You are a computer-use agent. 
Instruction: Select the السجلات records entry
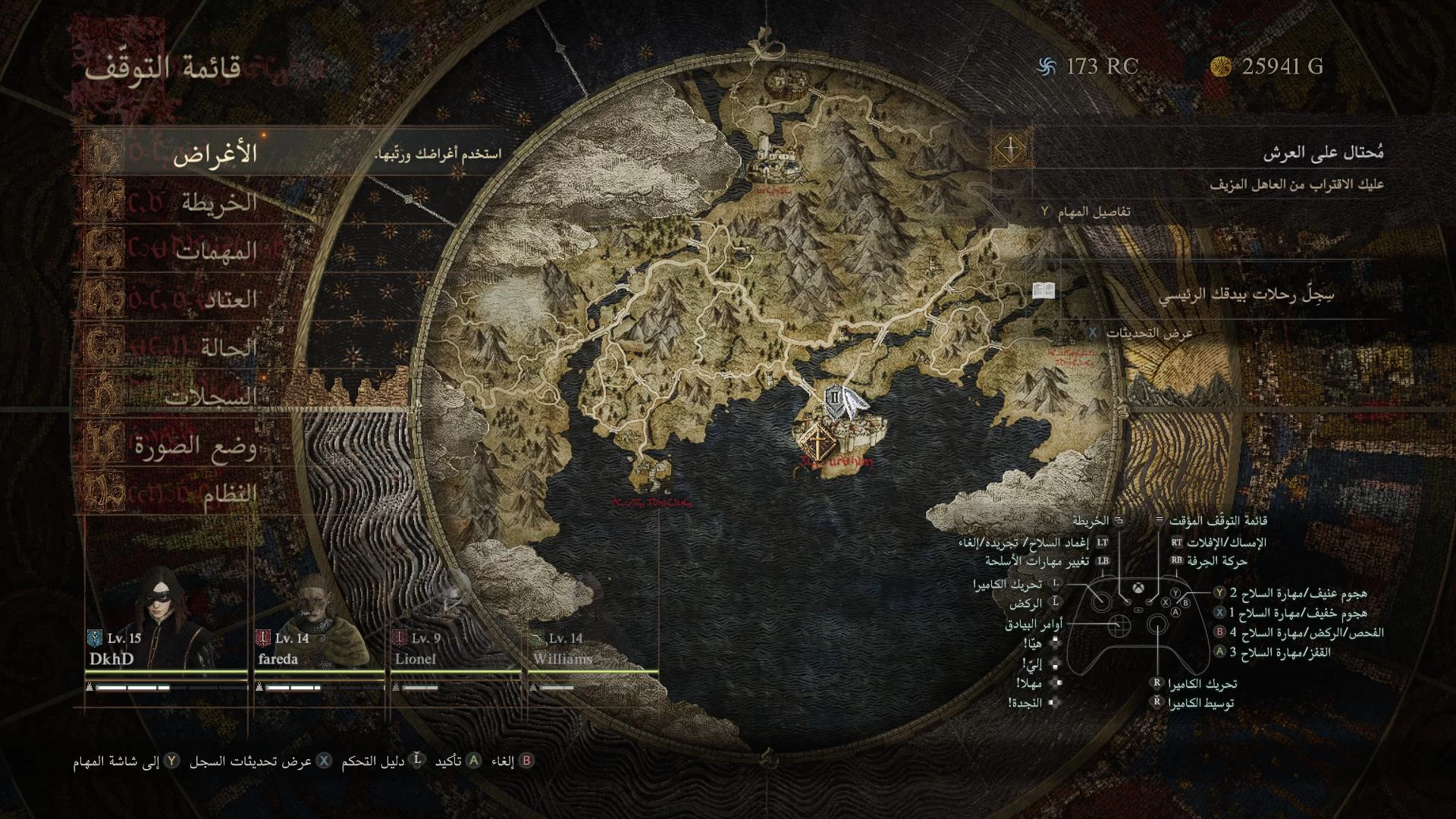212,397
